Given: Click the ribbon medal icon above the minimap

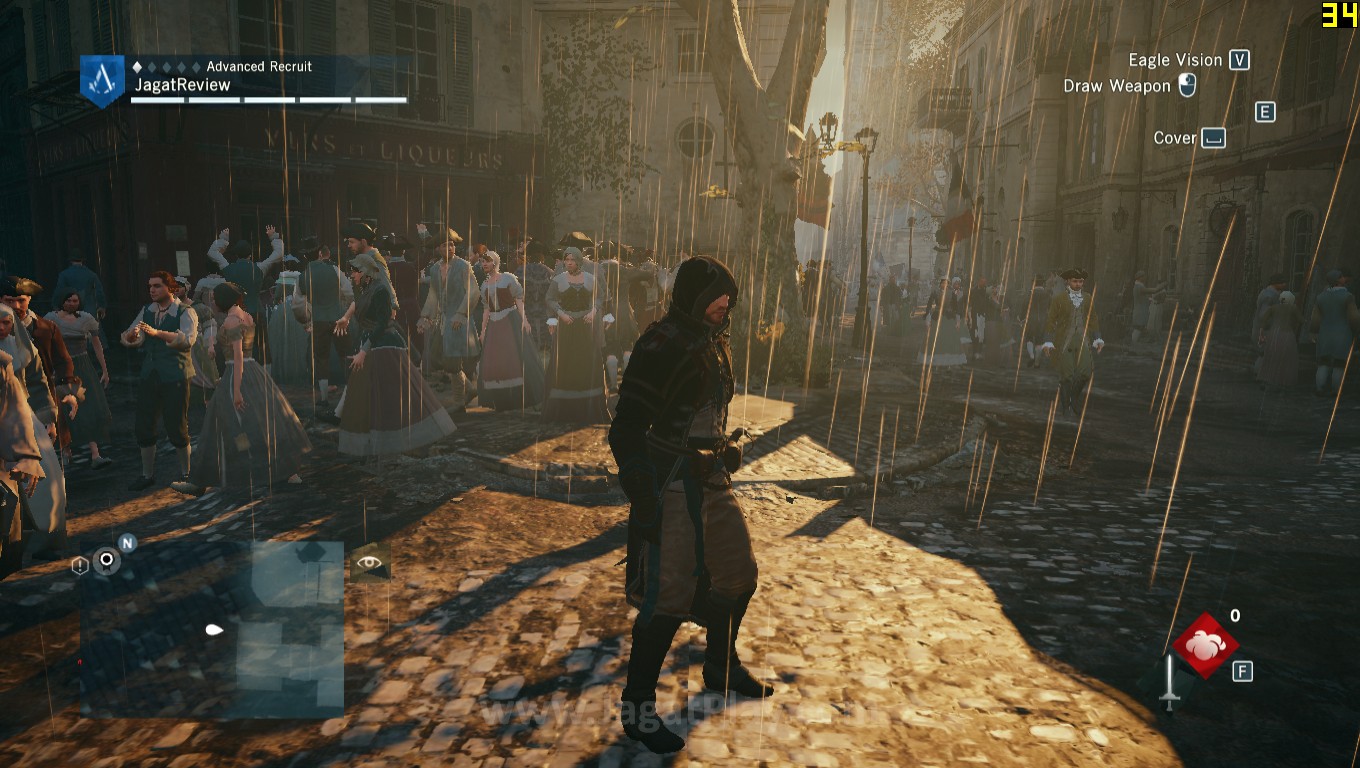Looking at the screenshot, I should 106,560.
